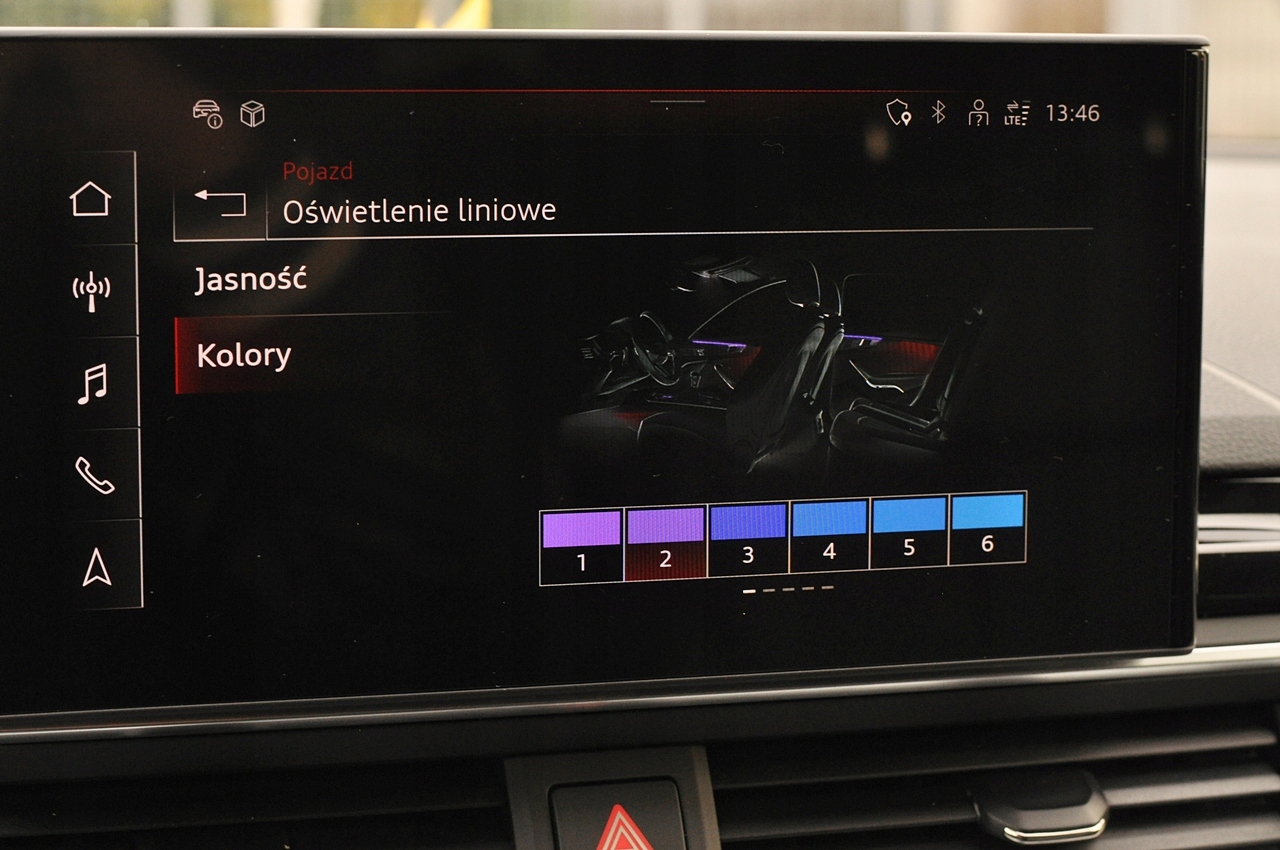Select the Jasność menu entry
The image size is (1280, 850).
point(250,280)
